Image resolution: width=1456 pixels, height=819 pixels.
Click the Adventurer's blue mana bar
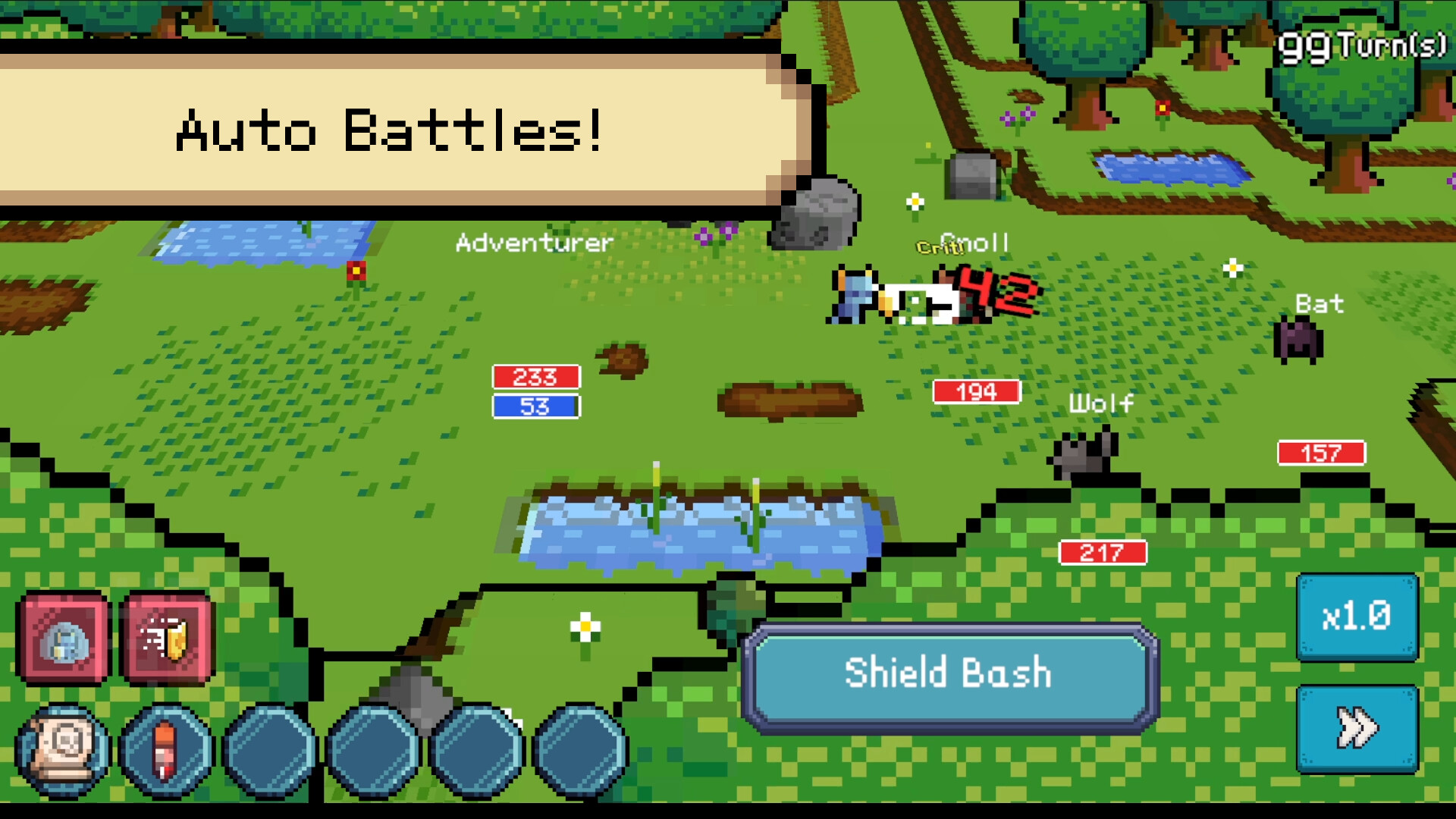click(536, 407)
